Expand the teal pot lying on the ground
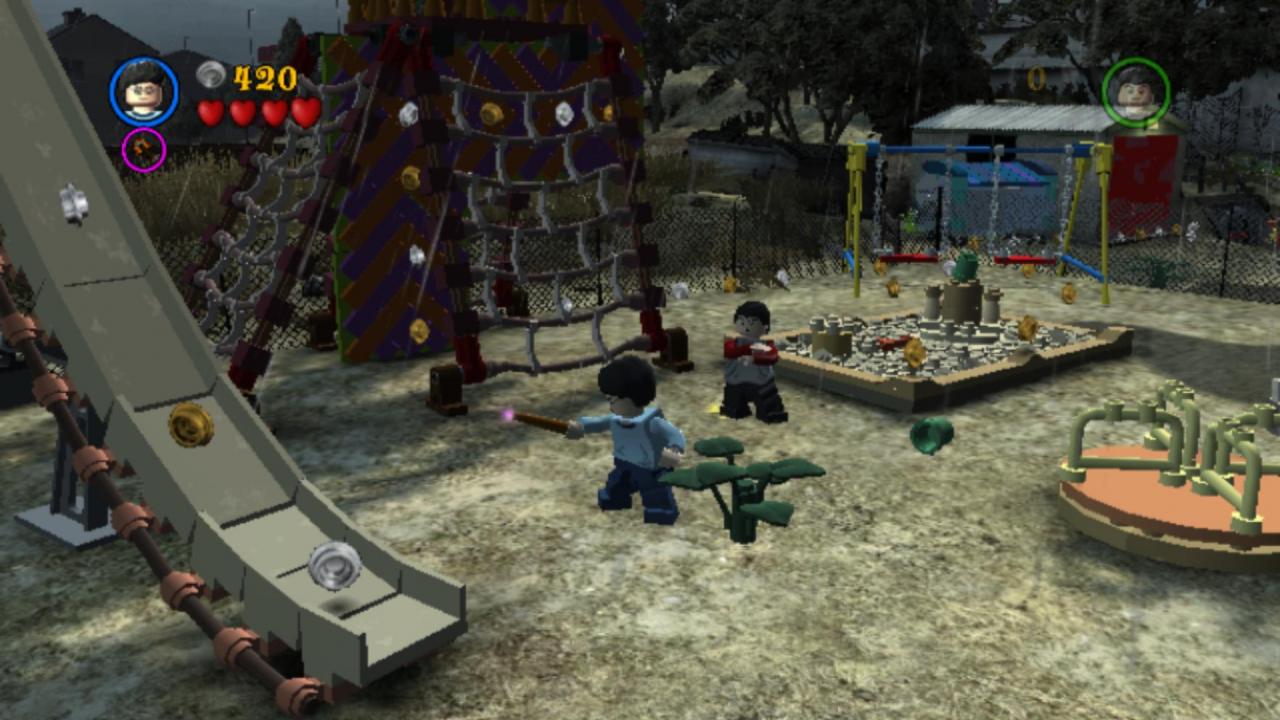 pos(932,437)
